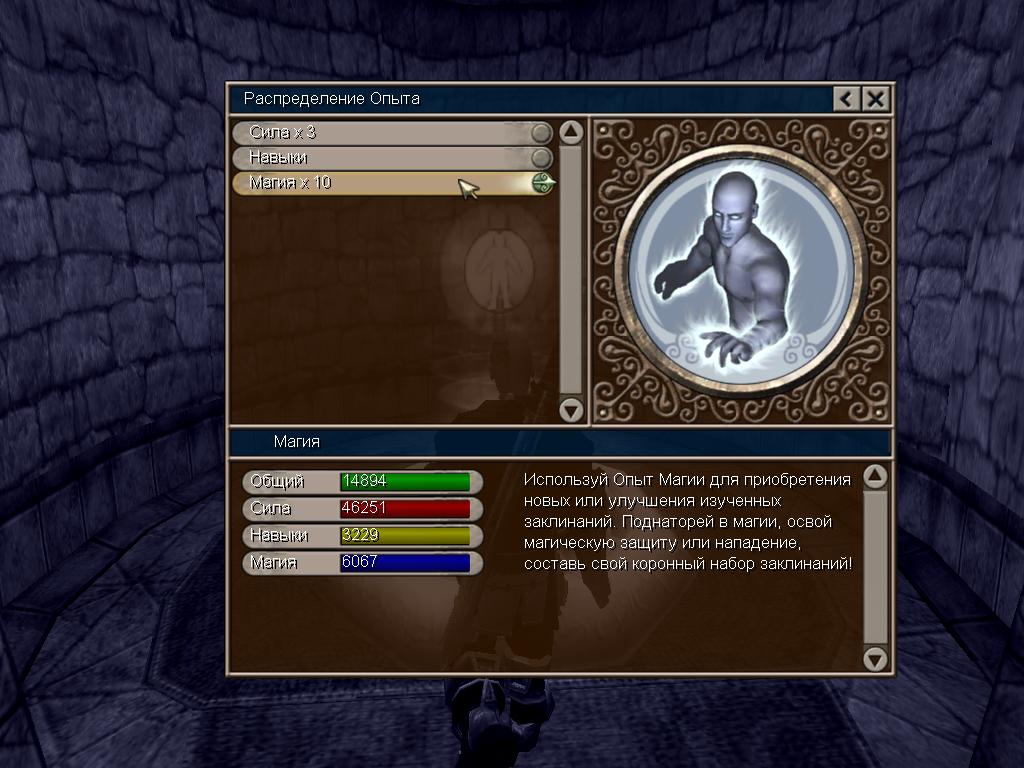The image size is (1024, 768).
Task: Select the Сила x 3 experience row
Action: [390, 133]
